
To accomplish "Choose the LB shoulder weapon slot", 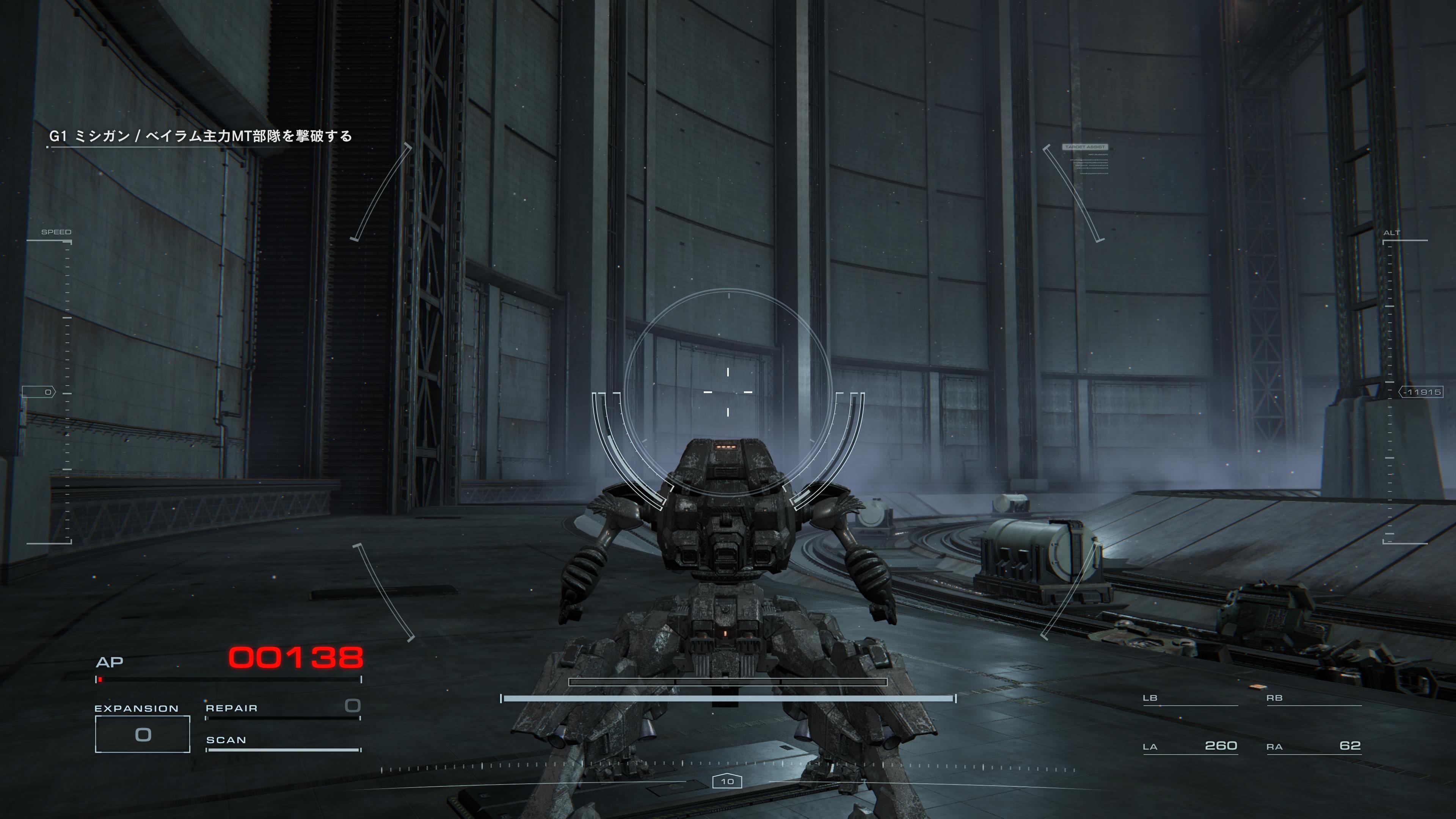I will (1190, 698).
